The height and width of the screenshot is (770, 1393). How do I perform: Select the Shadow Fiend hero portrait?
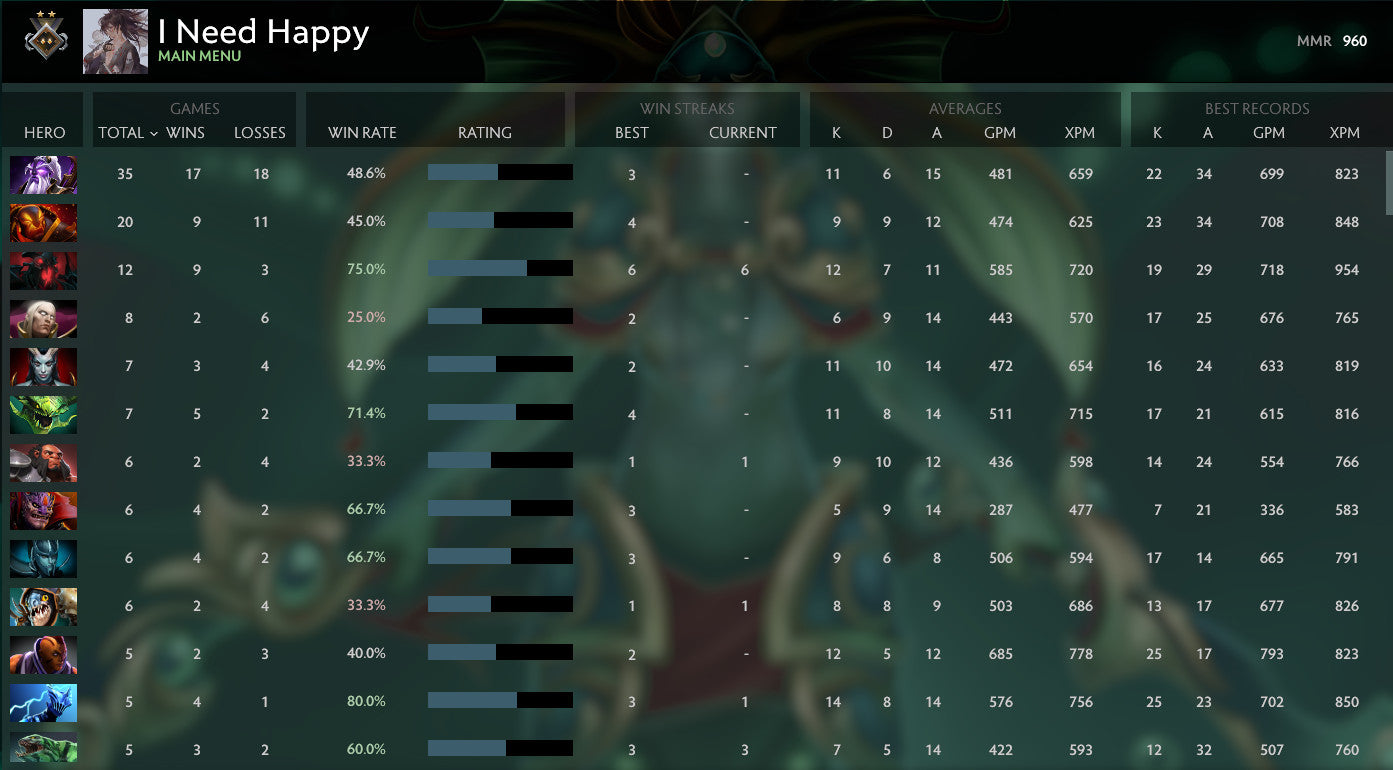43,270
